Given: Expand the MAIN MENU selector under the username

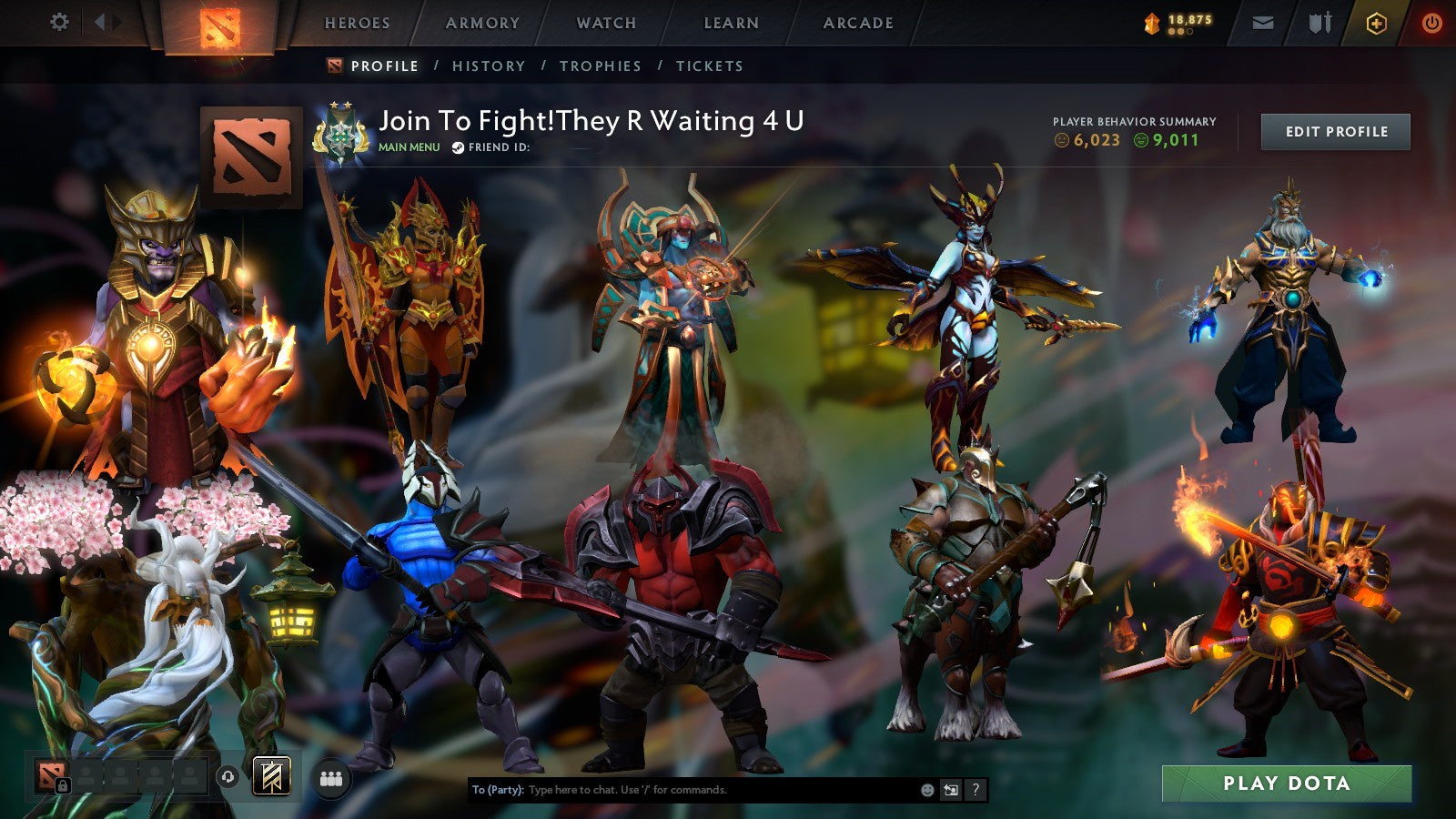Looking at the screenshot, I should [x=408, y=145].
